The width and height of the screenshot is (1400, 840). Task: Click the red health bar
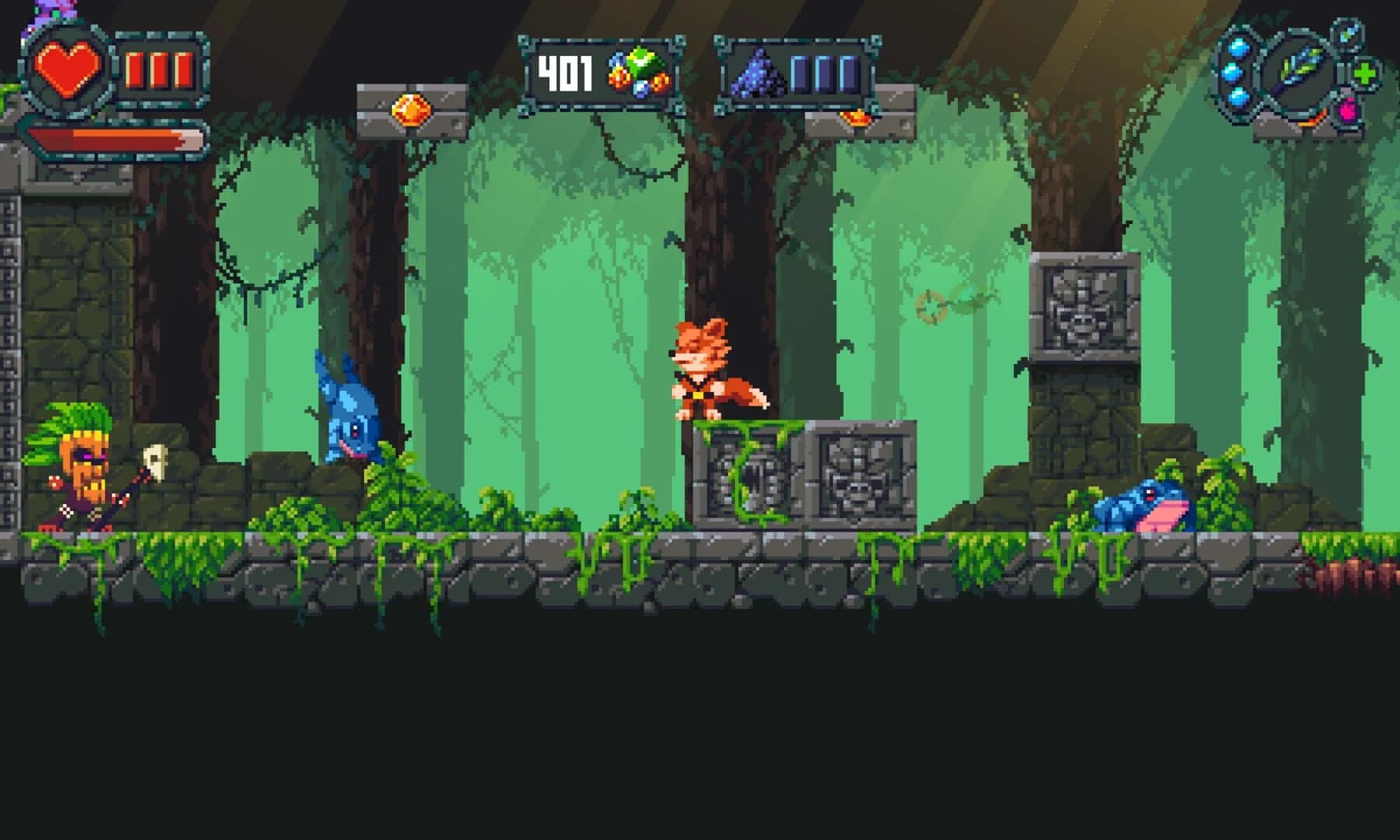click(113, 138)
